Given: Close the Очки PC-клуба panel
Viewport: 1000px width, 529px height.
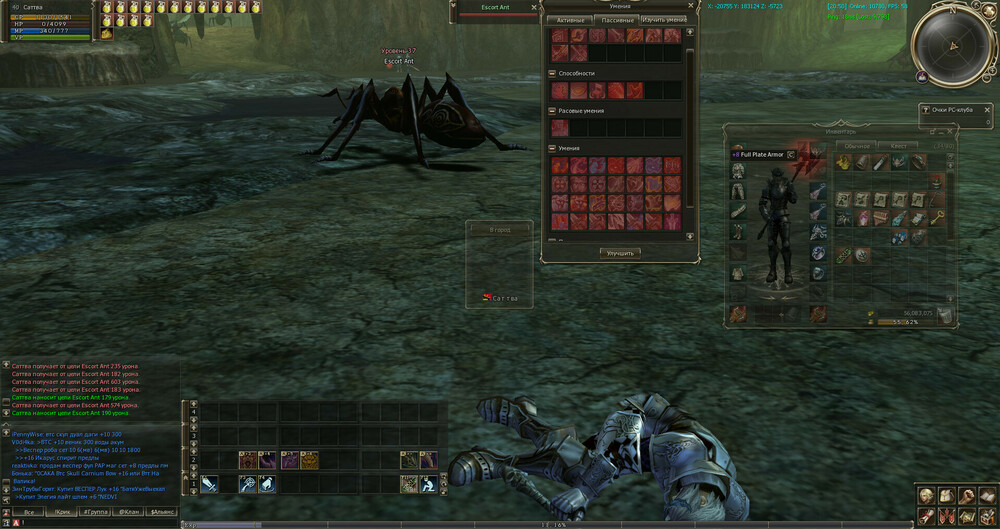Looking at the screenshot, I should (985, 108).
